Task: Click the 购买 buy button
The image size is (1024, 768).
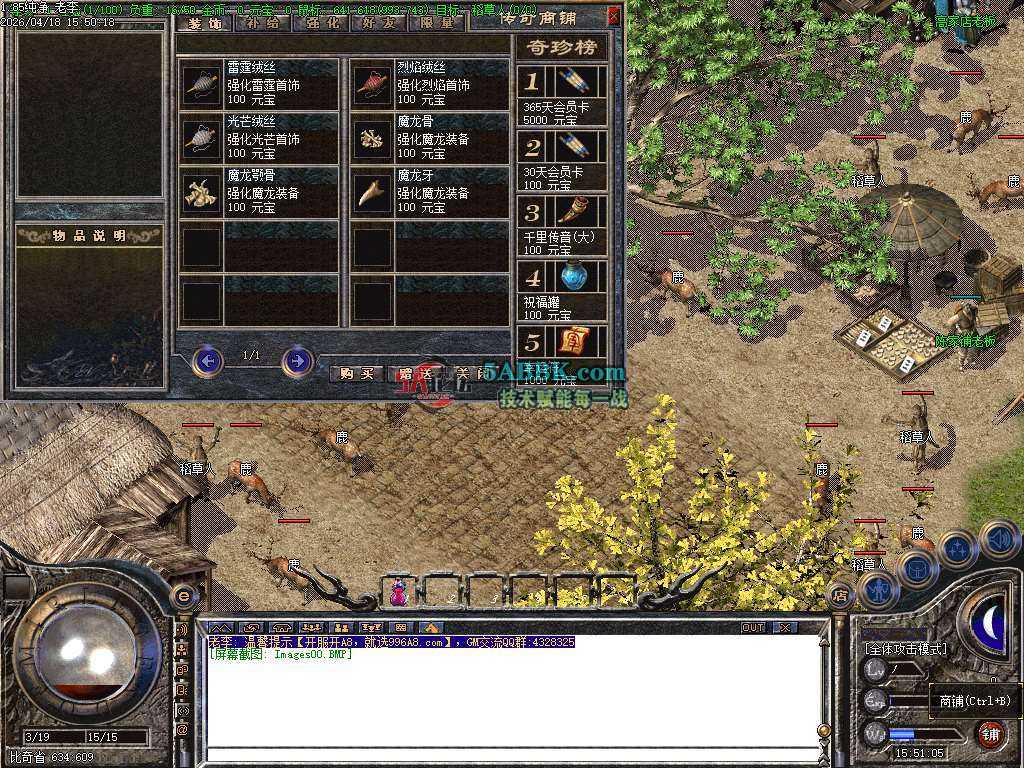Action: point(357,373)
